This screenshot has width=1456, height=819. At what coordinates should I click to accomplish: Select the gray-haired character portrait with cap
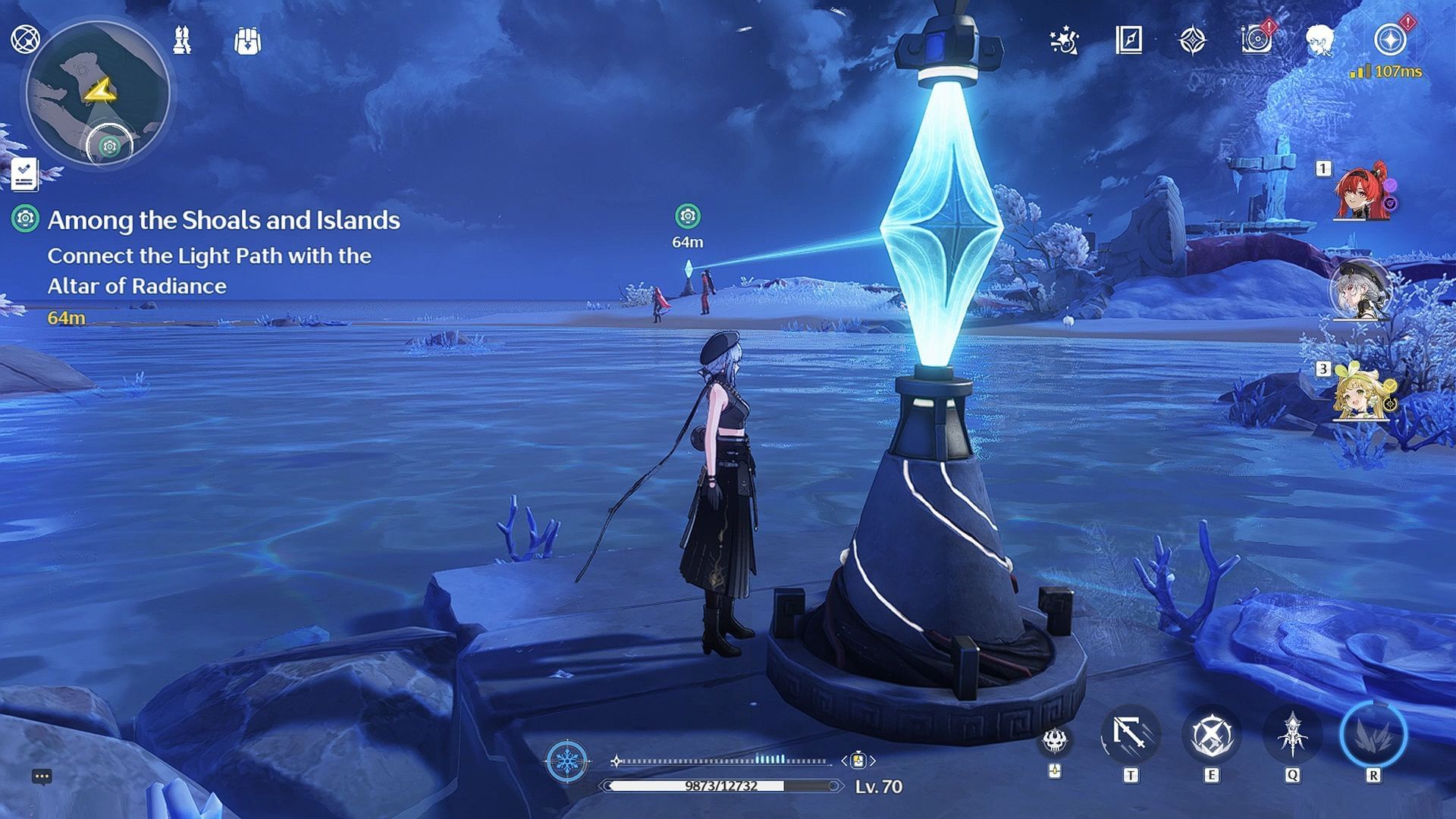(1359, 290)
